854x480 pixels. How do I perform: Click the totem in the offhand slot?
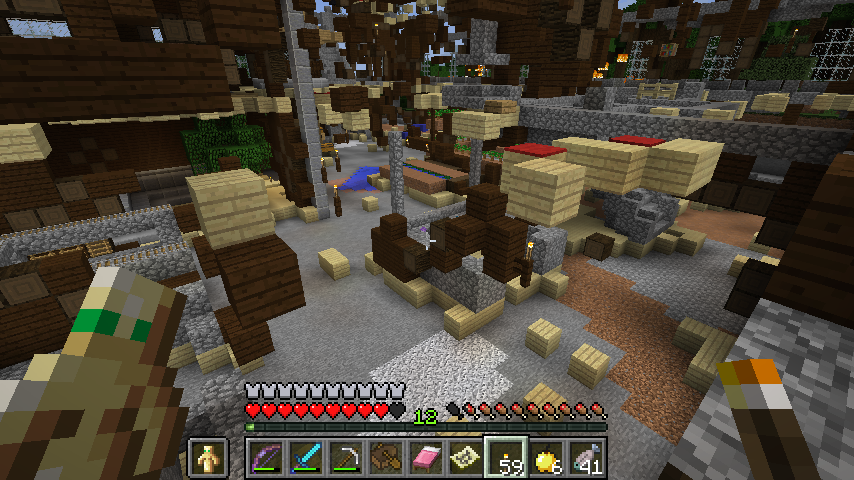click(208, 459)
